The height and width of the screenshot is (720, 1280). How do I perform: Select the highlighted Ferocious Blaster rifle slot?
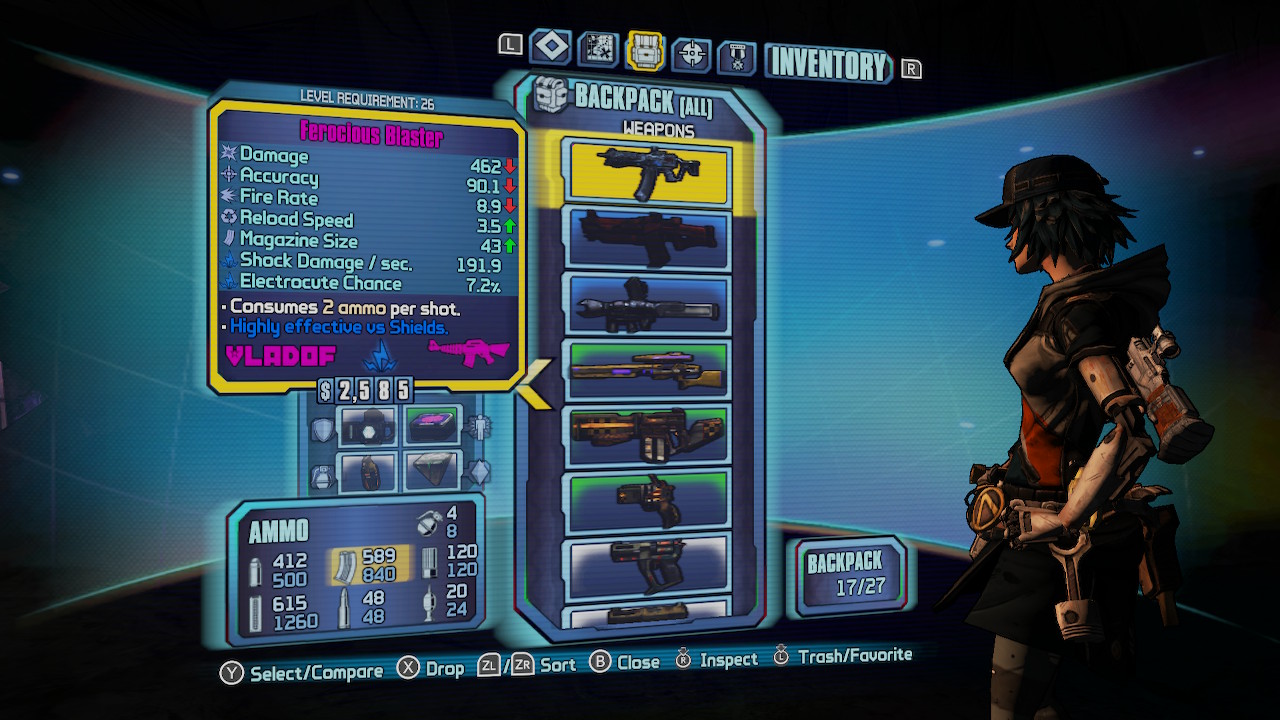646,172
